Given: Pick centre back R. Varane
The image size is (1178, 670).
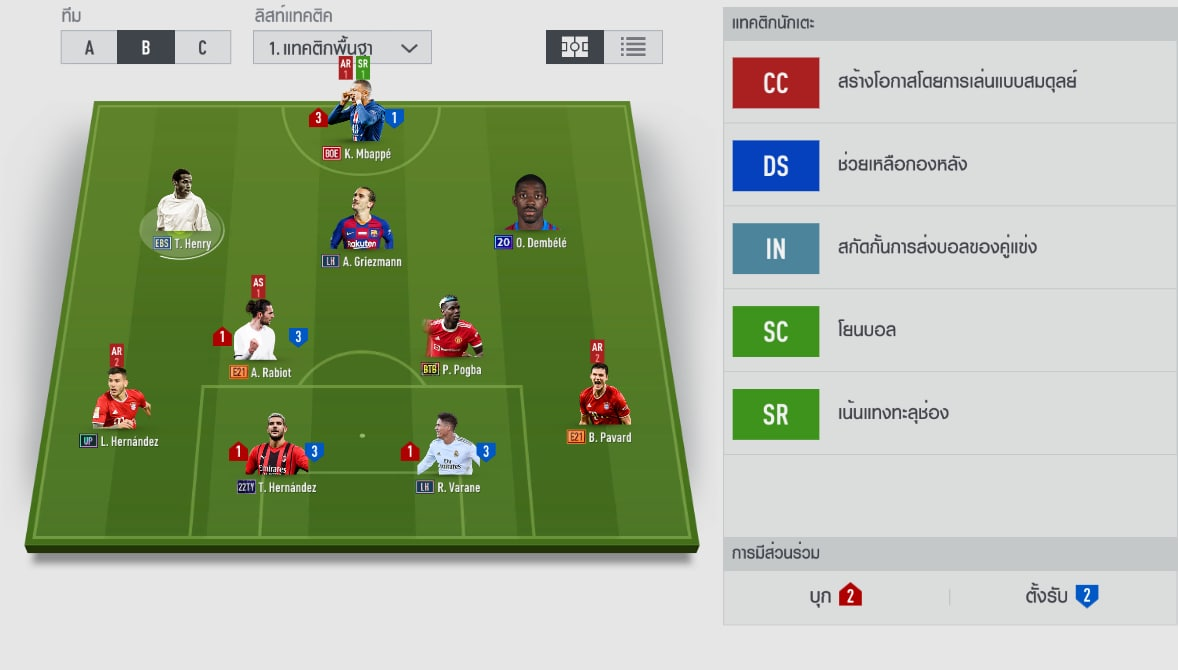Looking at the screenshot, I should (448, 450).
